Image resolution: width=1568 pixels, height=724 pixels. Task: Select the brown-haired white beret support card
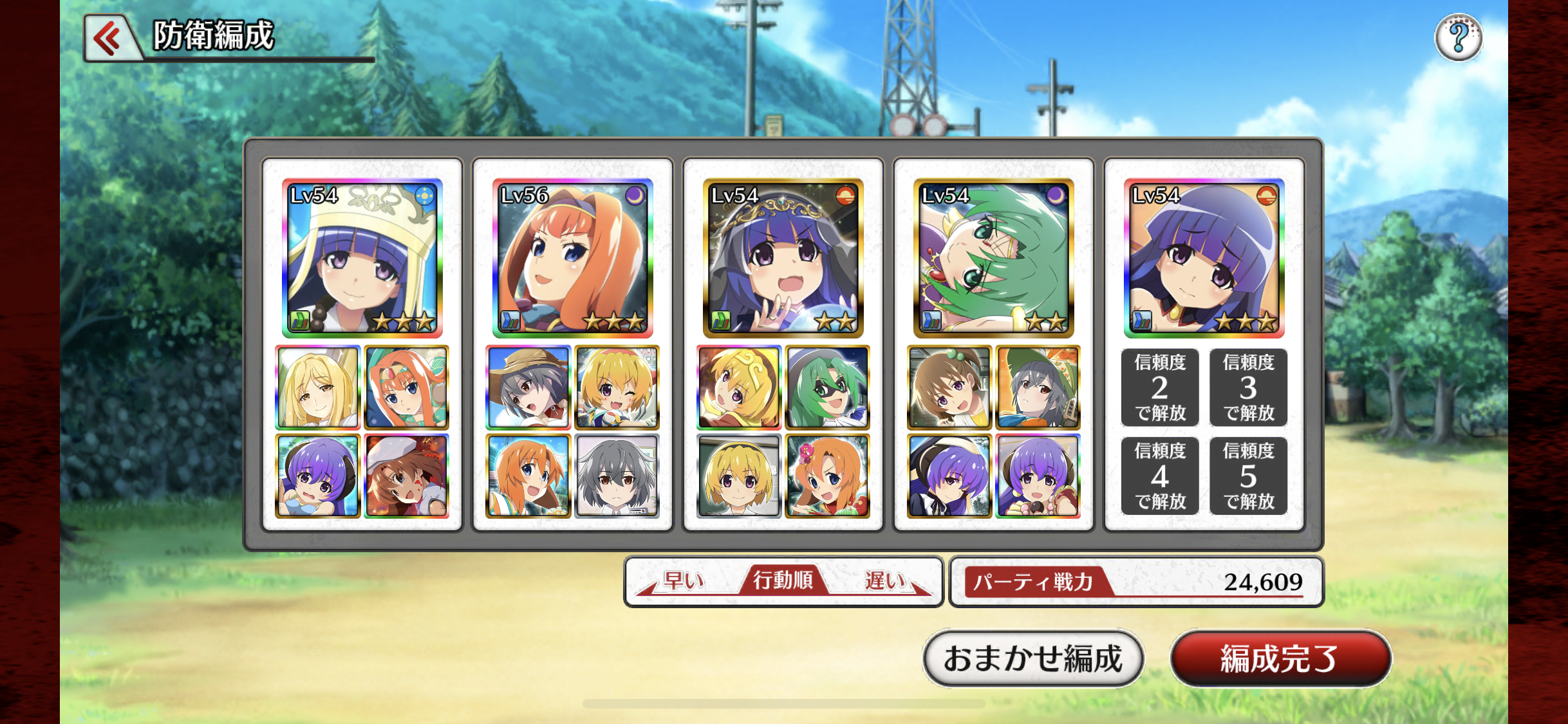(x=406, y=476)
